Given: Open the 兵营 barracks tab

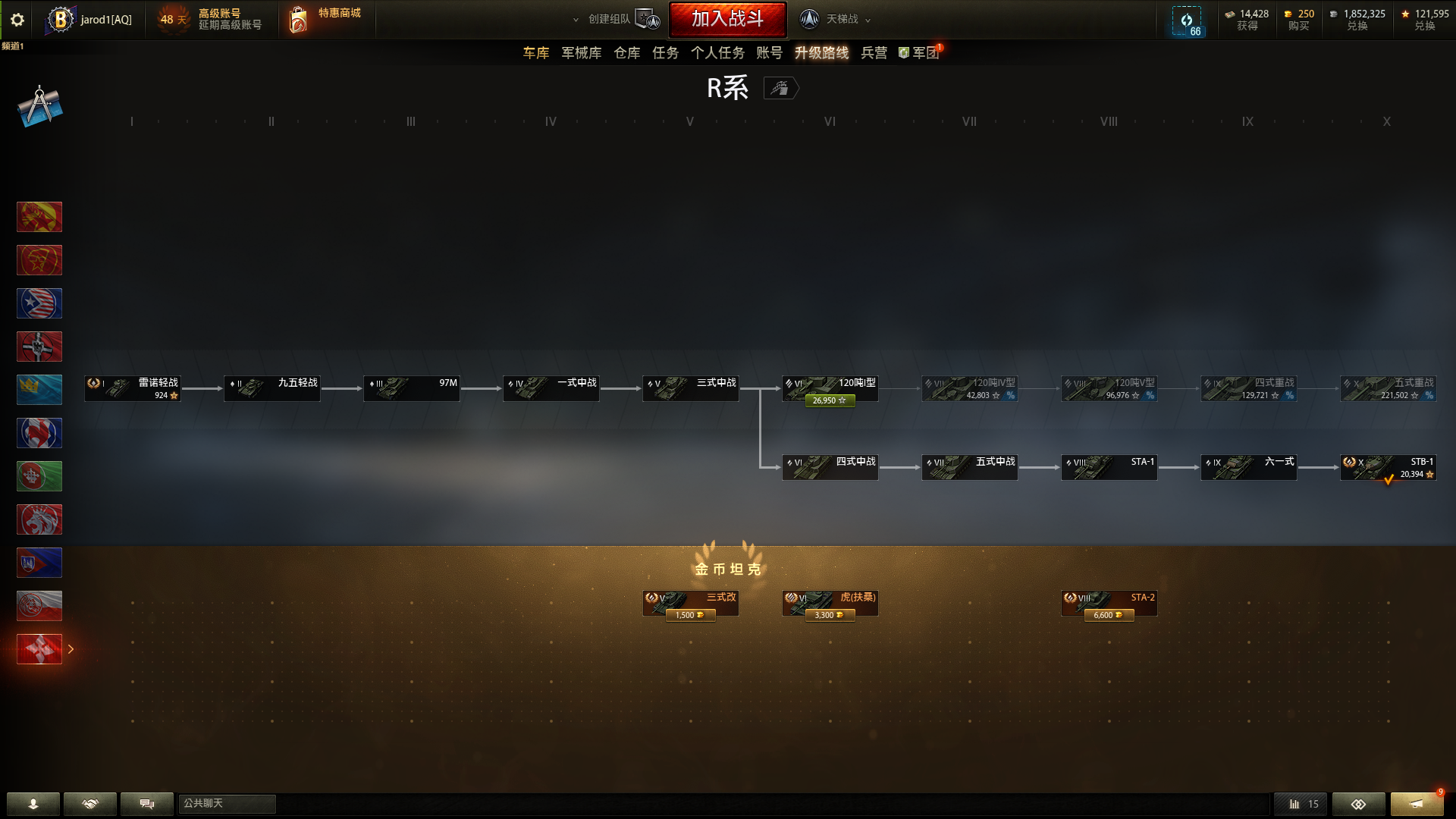Looking at the screenshot, I should click(x=874, y=53).
